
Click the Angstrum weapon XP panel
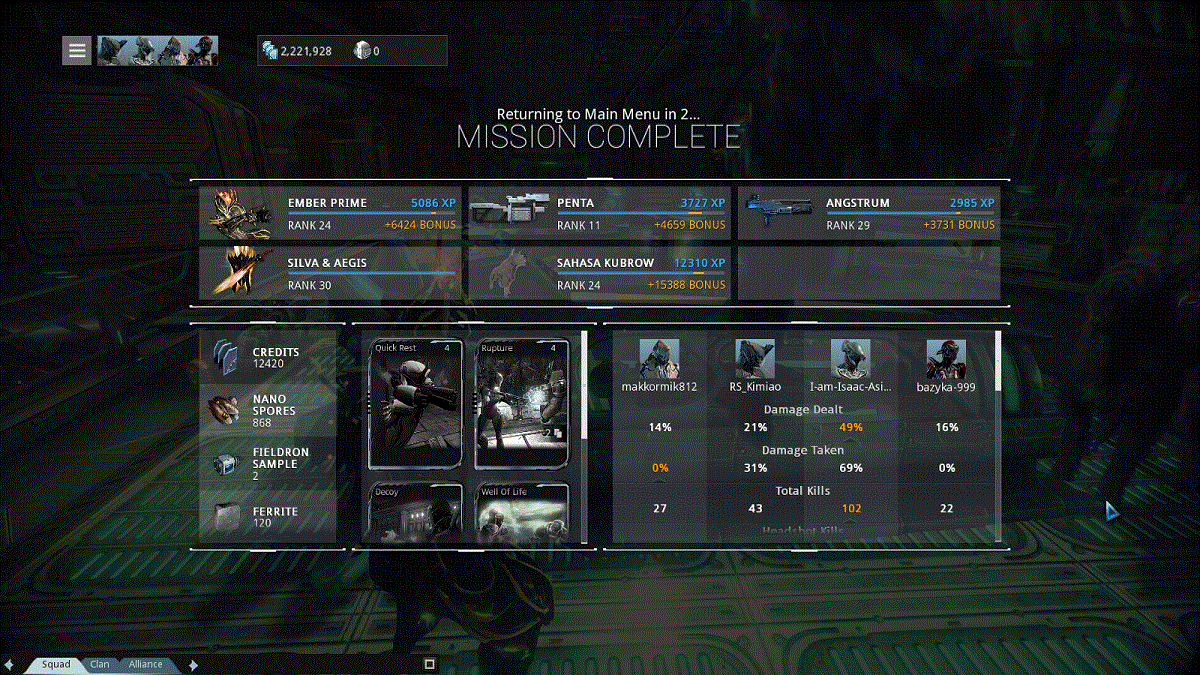(x=868, y=213)
